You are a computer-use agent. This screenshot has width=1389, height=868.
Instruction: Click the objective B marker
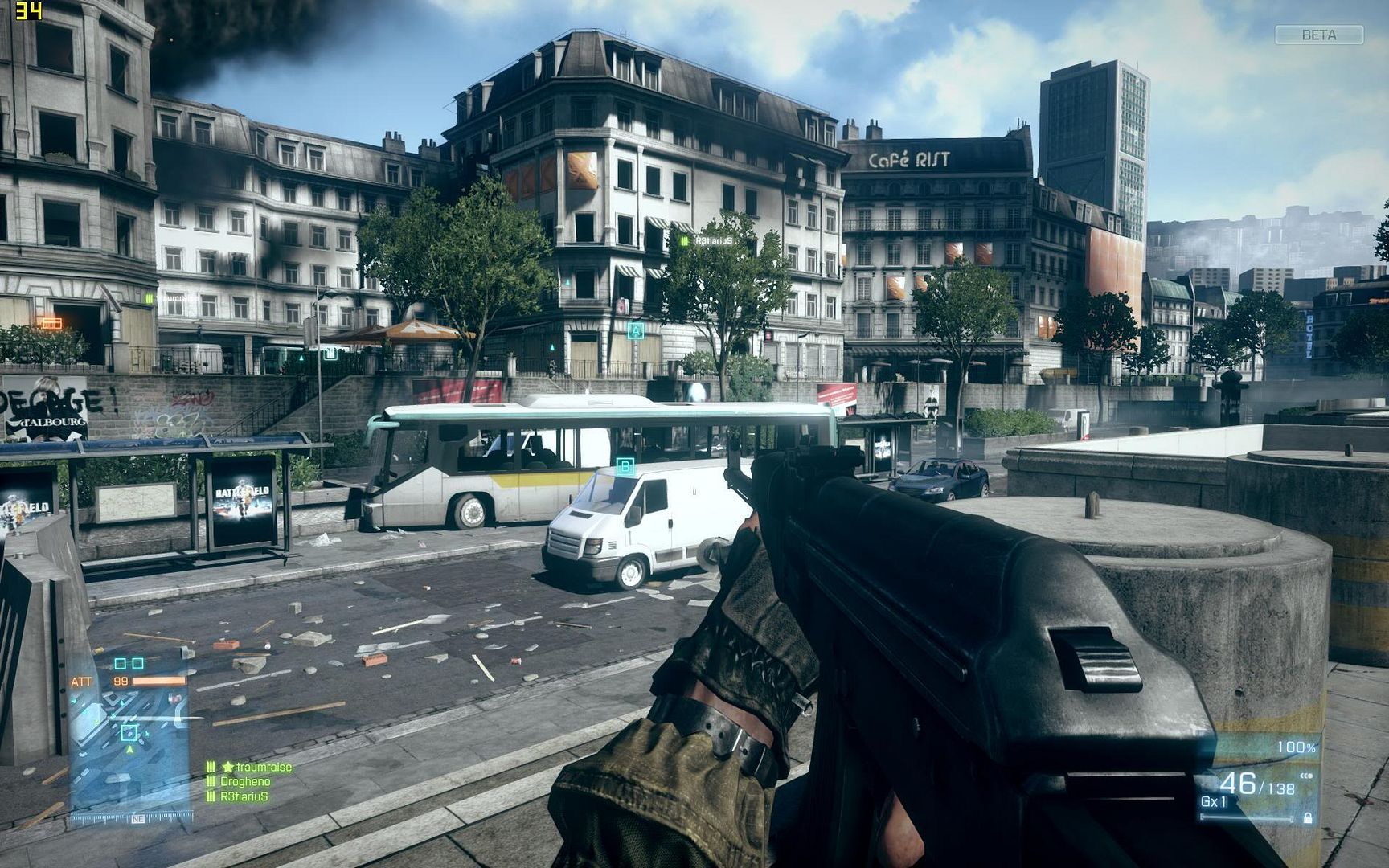pyautogui.click(x=625, y=466)
